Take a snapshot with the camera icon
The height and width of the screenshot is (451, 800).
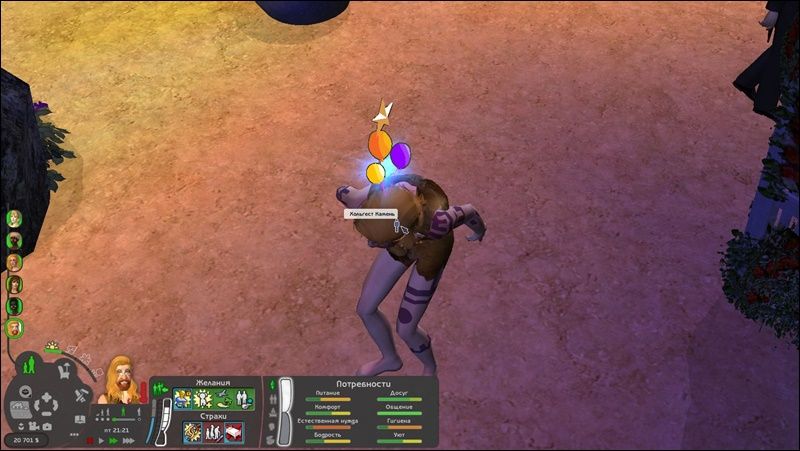tap(45, 427)
